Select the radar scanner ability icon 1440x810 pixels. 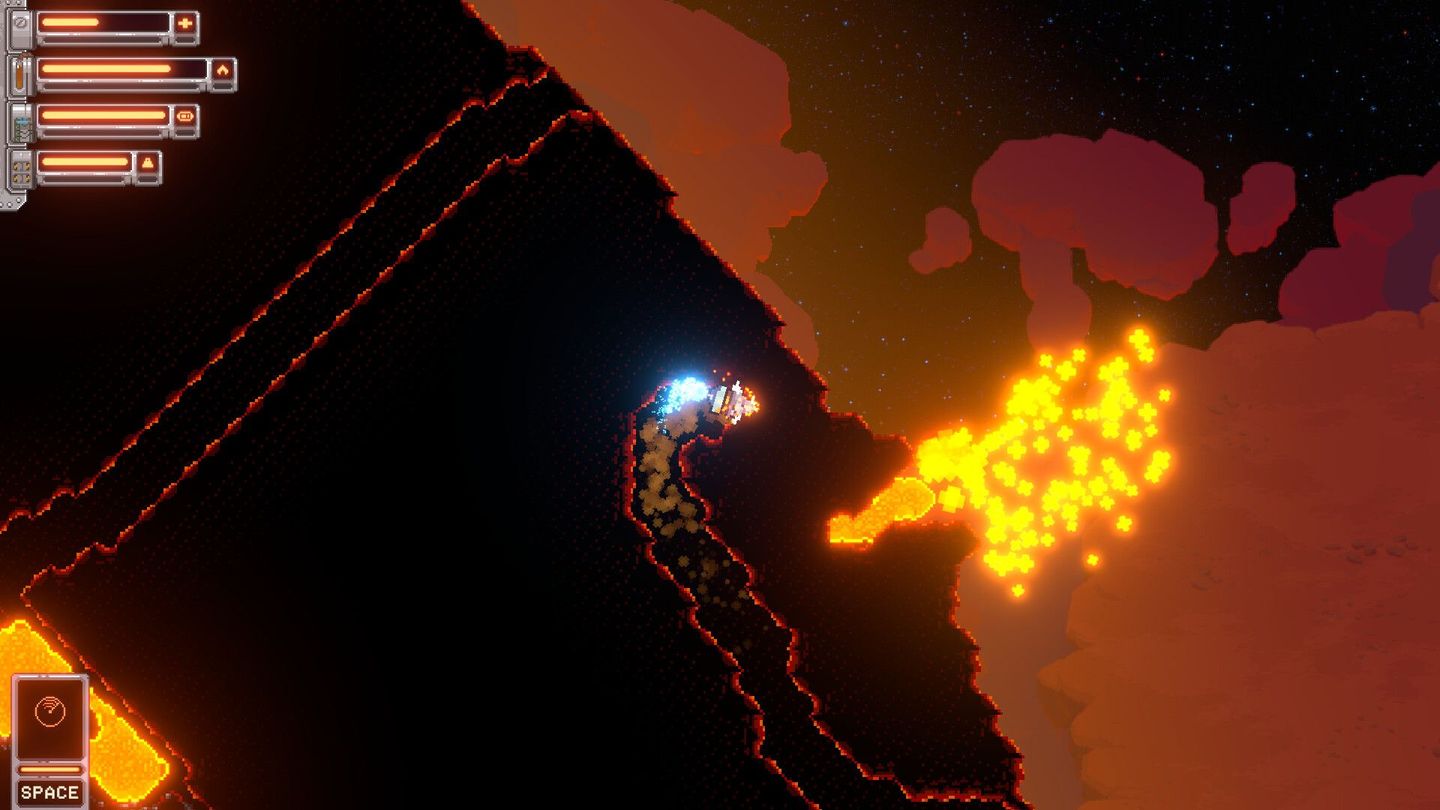(50, 711)
